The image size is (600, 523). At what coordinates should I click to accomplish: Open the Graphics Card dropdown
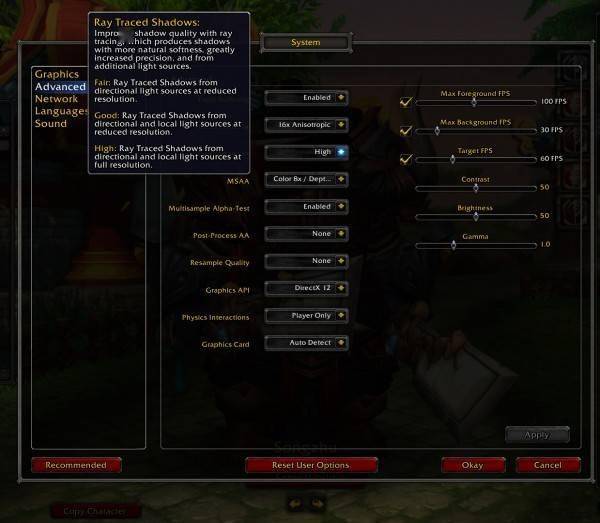click(x=306, y=342)
